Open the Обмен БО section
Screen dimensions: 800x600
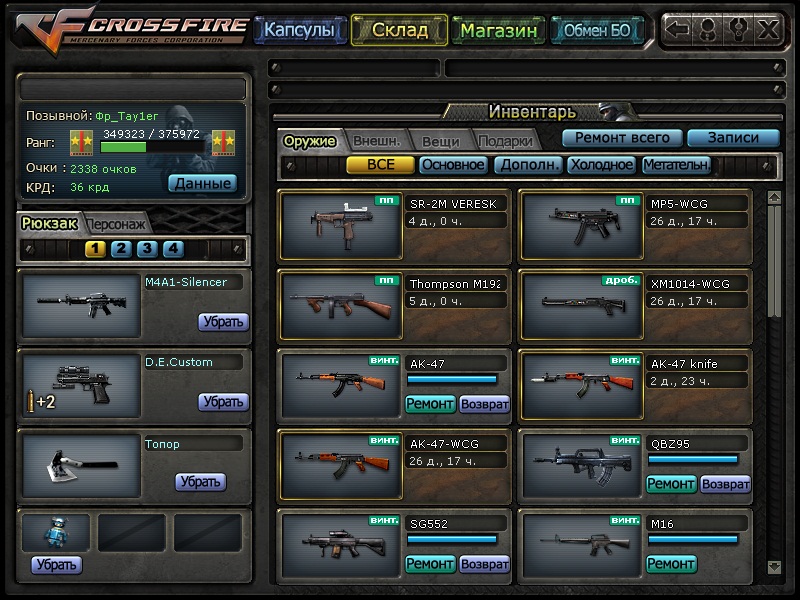597,30
